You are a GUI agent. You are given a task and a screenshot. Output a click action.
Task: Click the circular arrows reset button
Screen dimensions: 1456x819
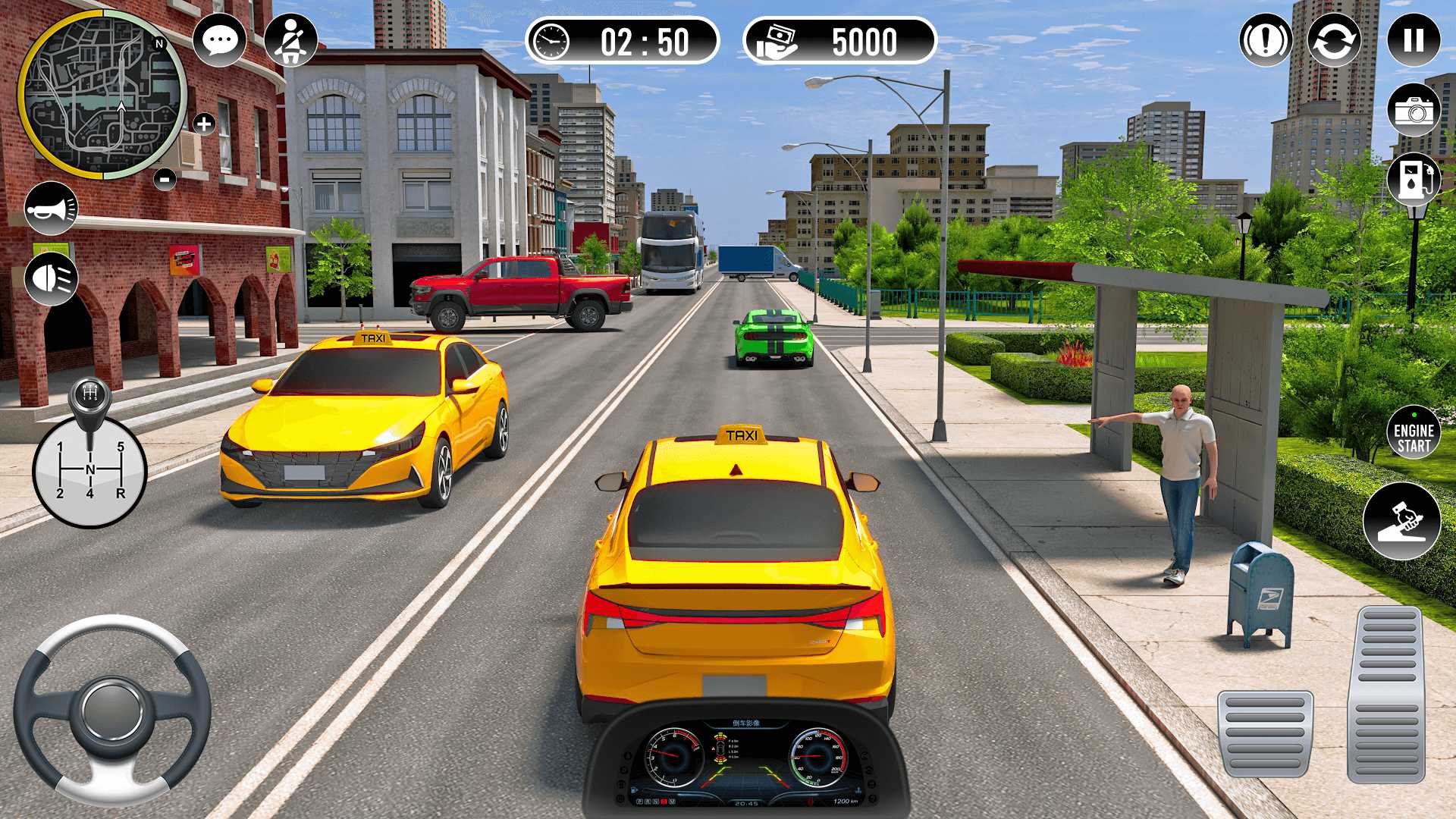1334,40
